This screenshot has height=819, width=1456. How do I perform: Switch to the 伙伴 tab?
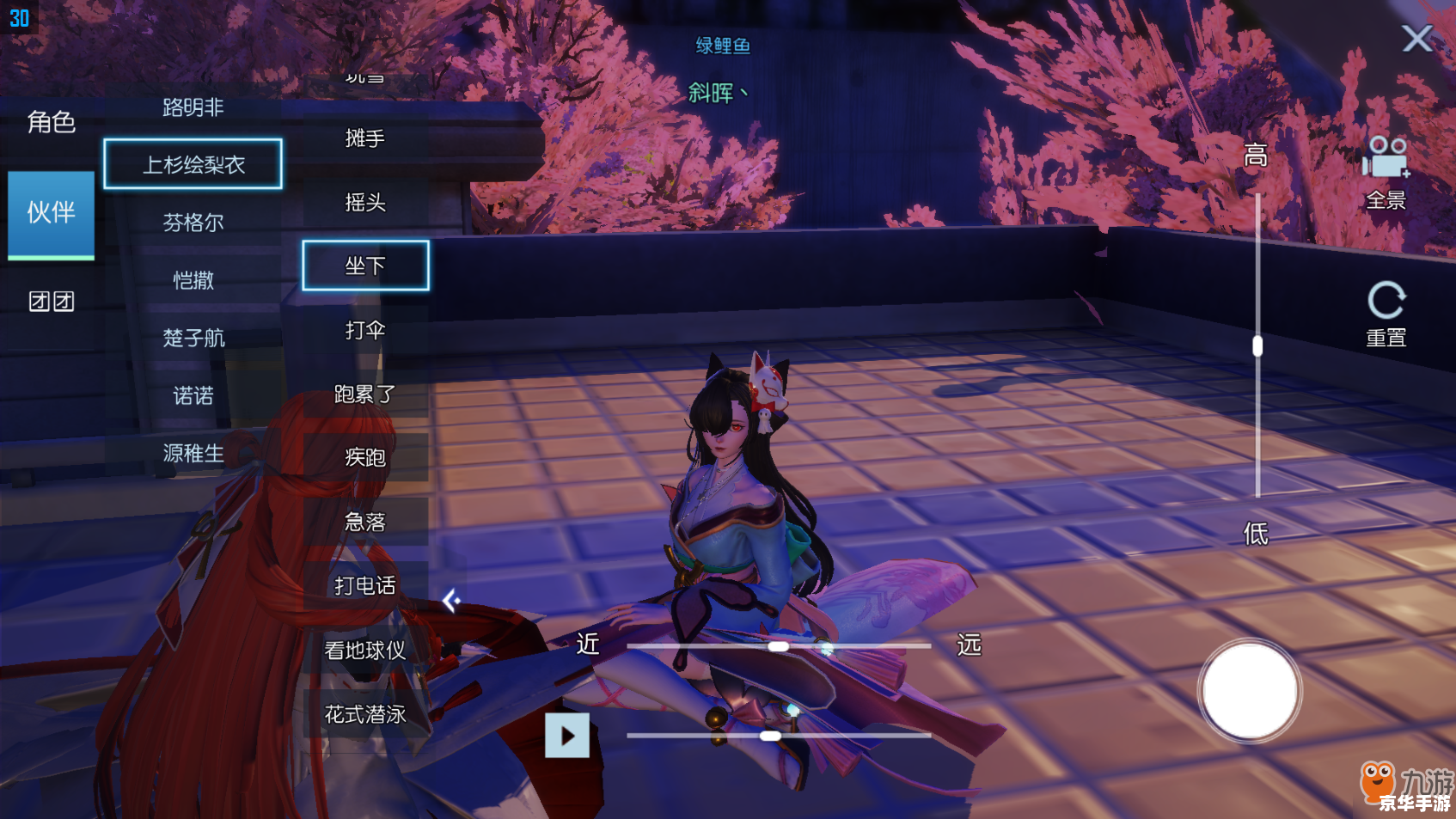click(52, 213)
